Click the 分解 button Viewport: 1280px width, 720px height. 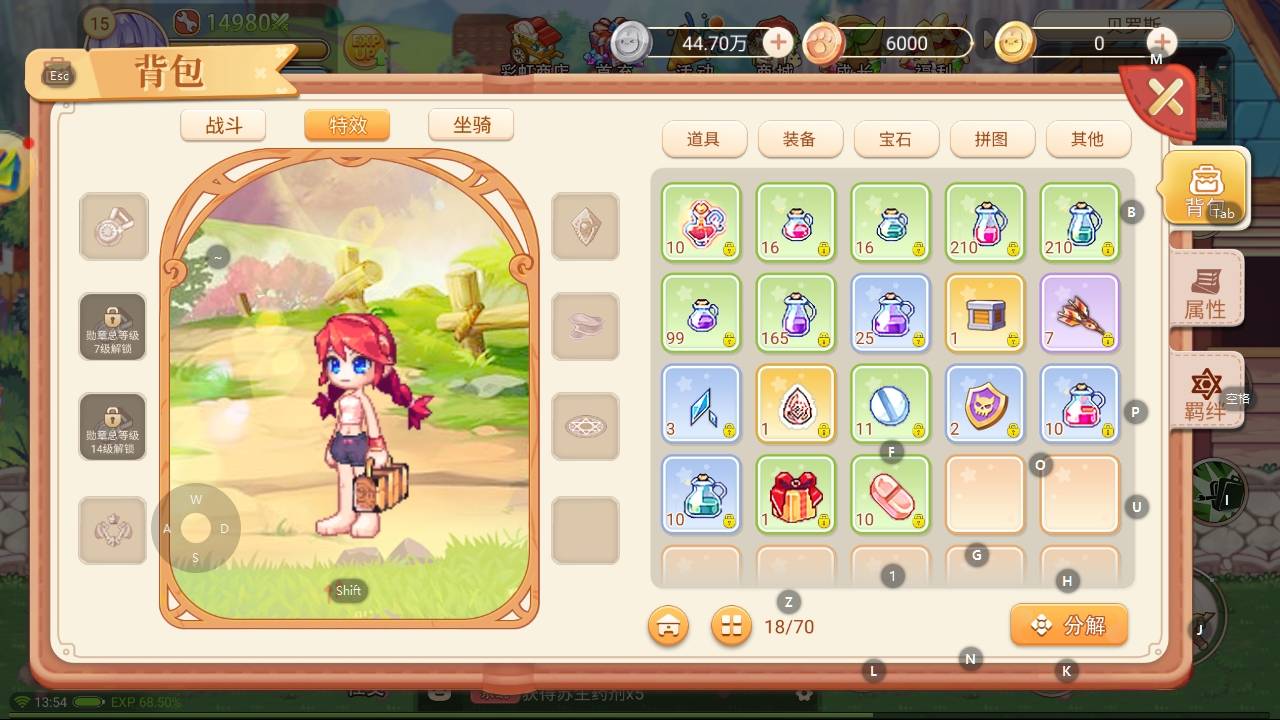pos(1069,625)
